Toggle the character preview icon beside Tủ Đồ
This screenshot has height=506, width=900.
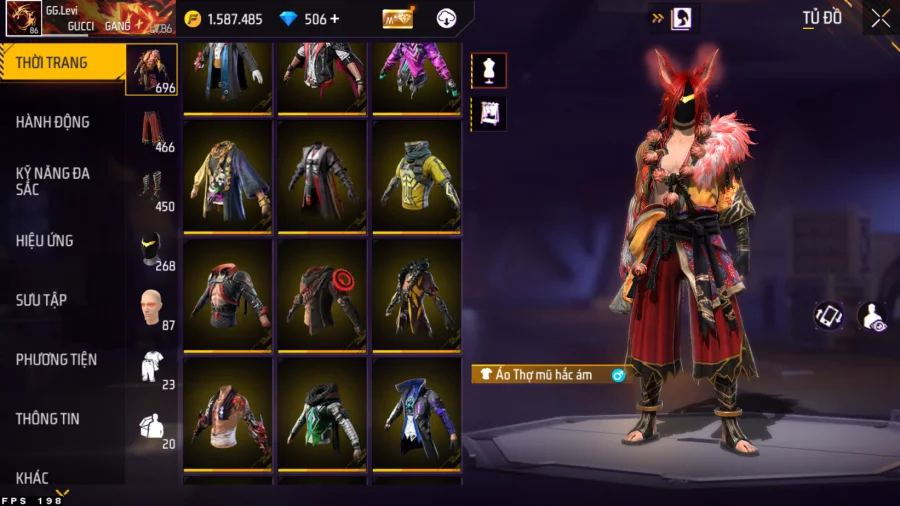[x=683, y=18]
